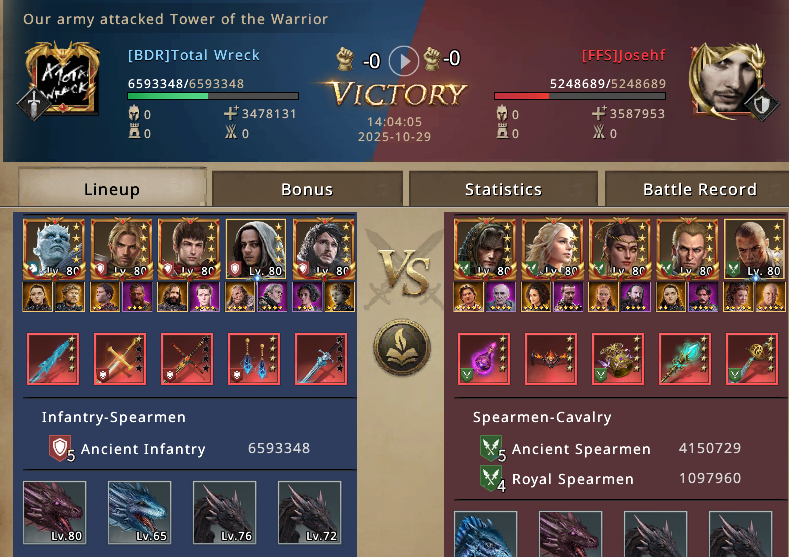Select the Lv.76 dark dragon
This screenshot has width=789, height=557.
(x=224, y=512)
